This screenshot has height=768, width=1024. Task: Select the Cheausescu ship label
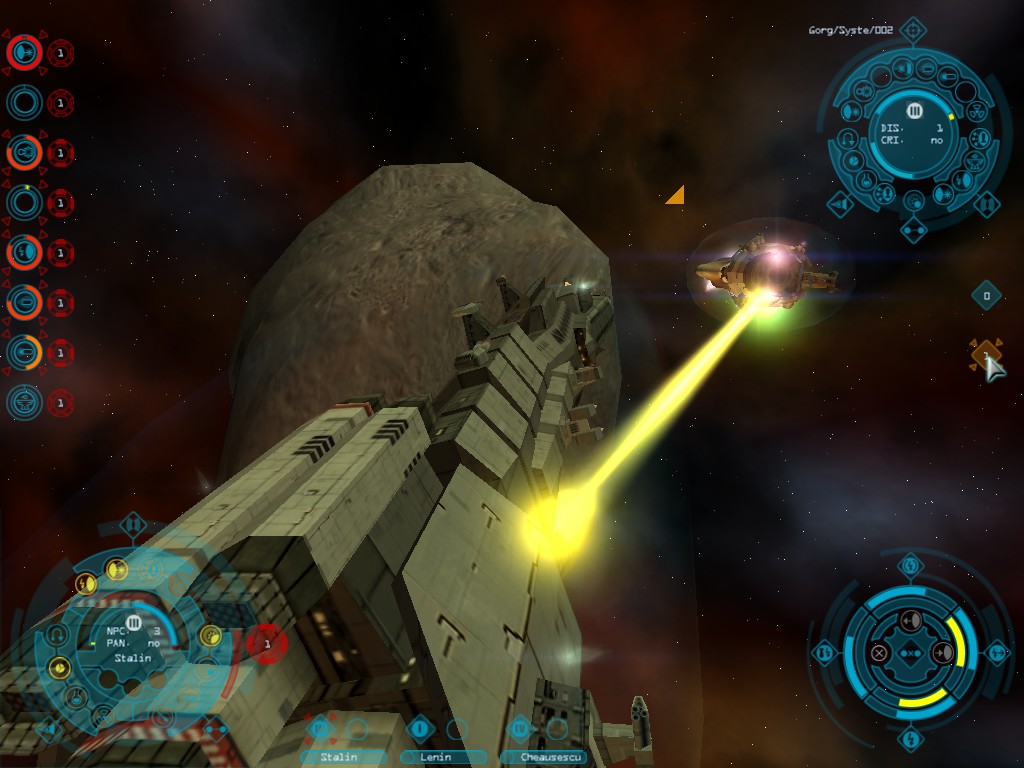tap(543, 757)
